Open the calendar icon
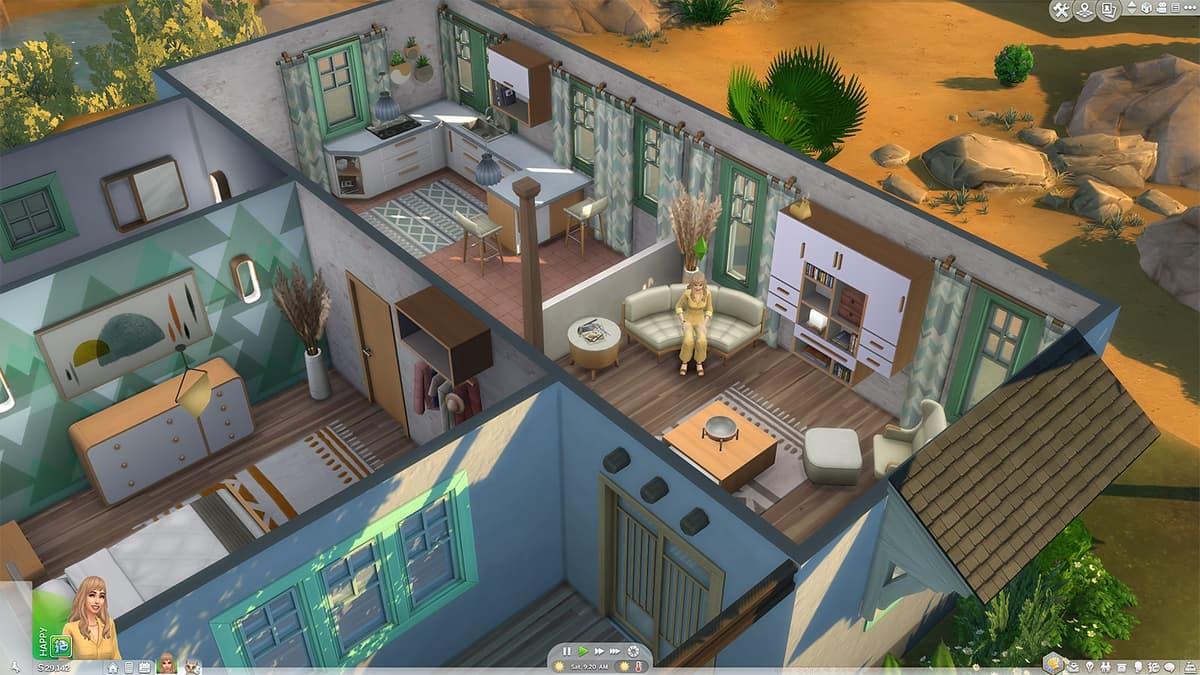Image resolution: width=1200 pixels, height=675 pixels. 145,667
